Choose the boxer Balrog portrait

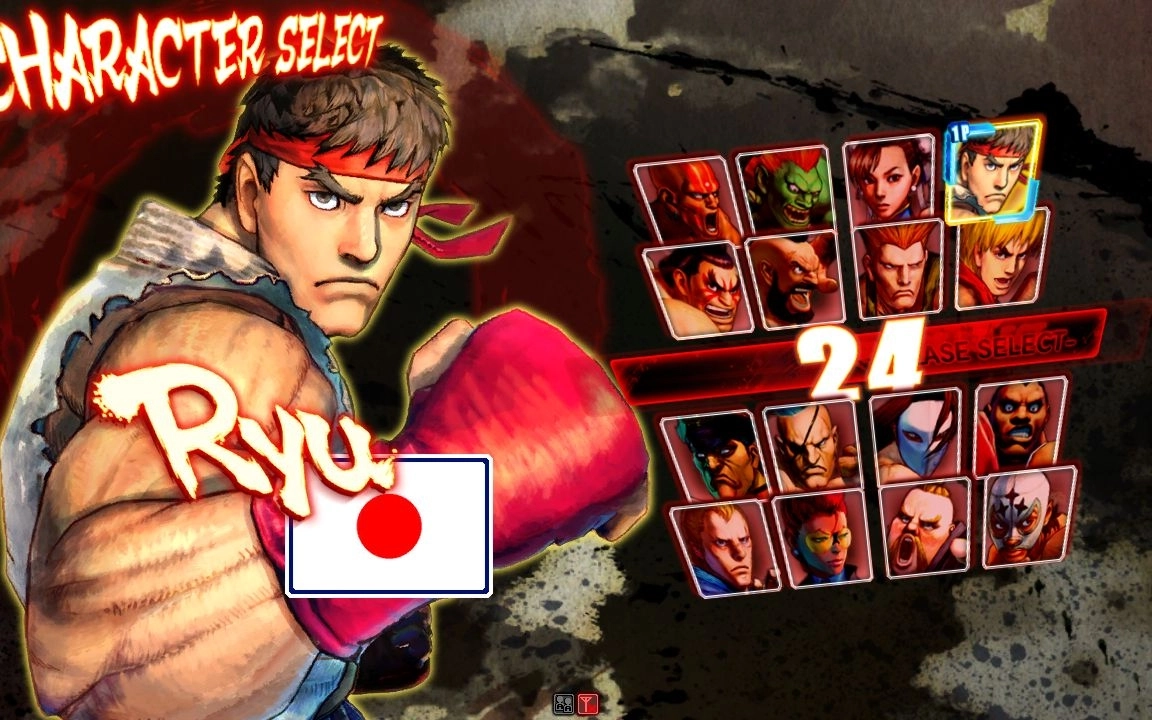tap(1020, 427)
